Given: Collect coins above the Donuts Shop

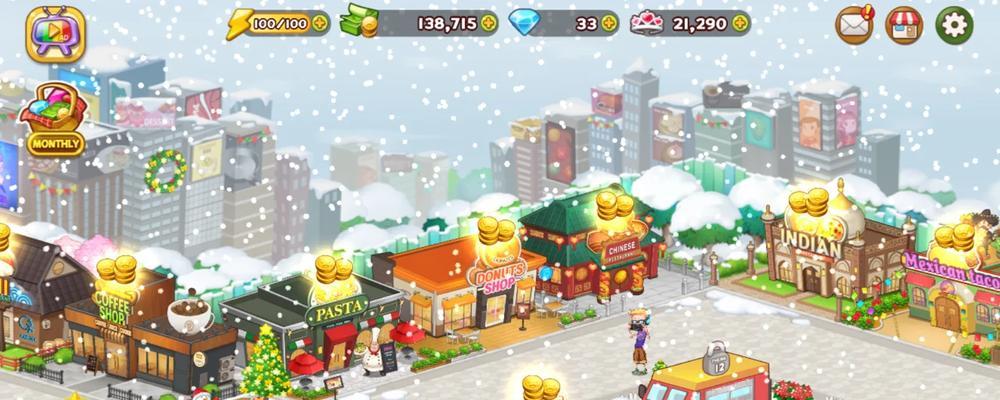Looking at the screenshot, I should pyautogui.click(x=496, y=233).
